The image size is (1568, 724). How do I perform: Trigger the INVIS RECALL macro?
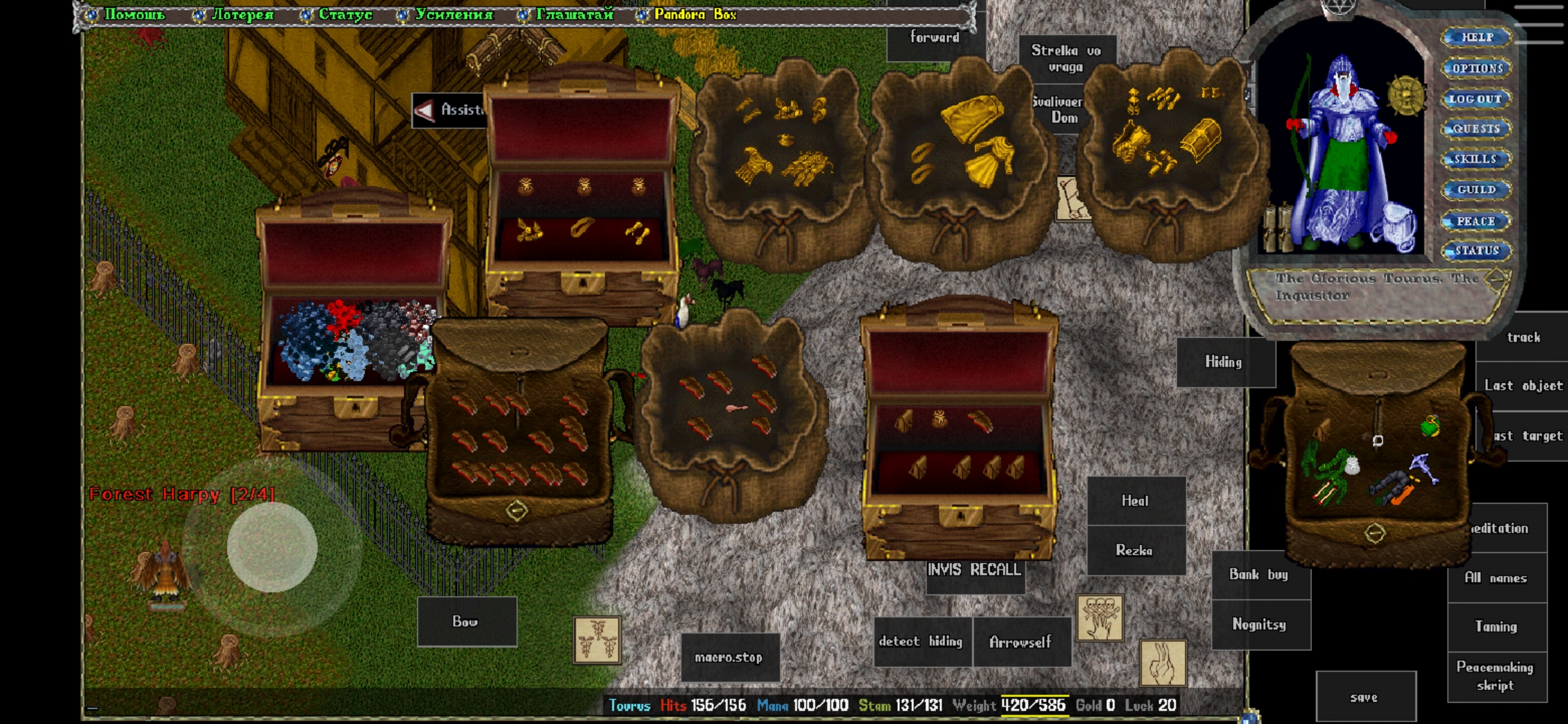click(x=974, y=570)
